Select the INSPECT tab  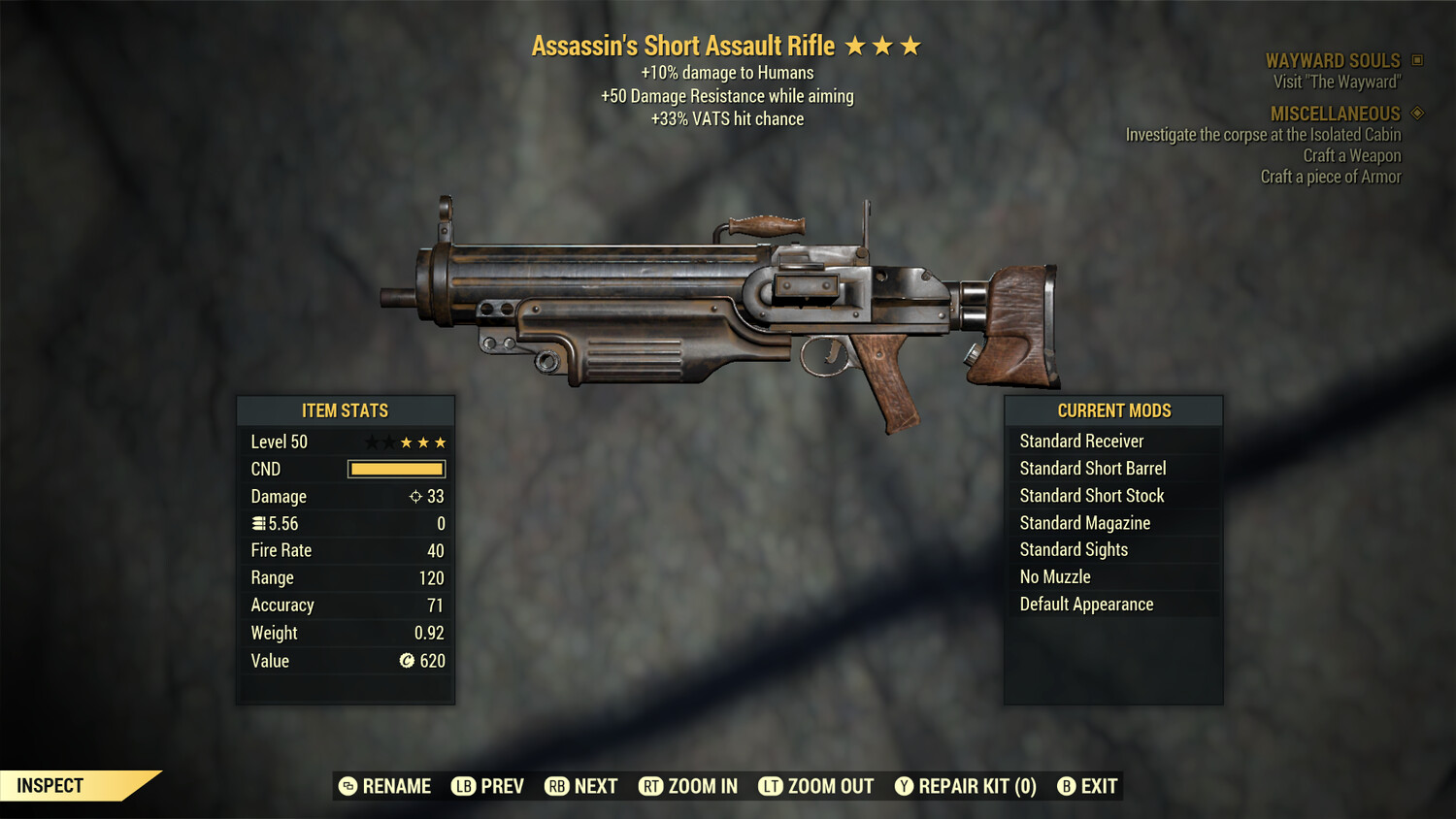(50, 785)
